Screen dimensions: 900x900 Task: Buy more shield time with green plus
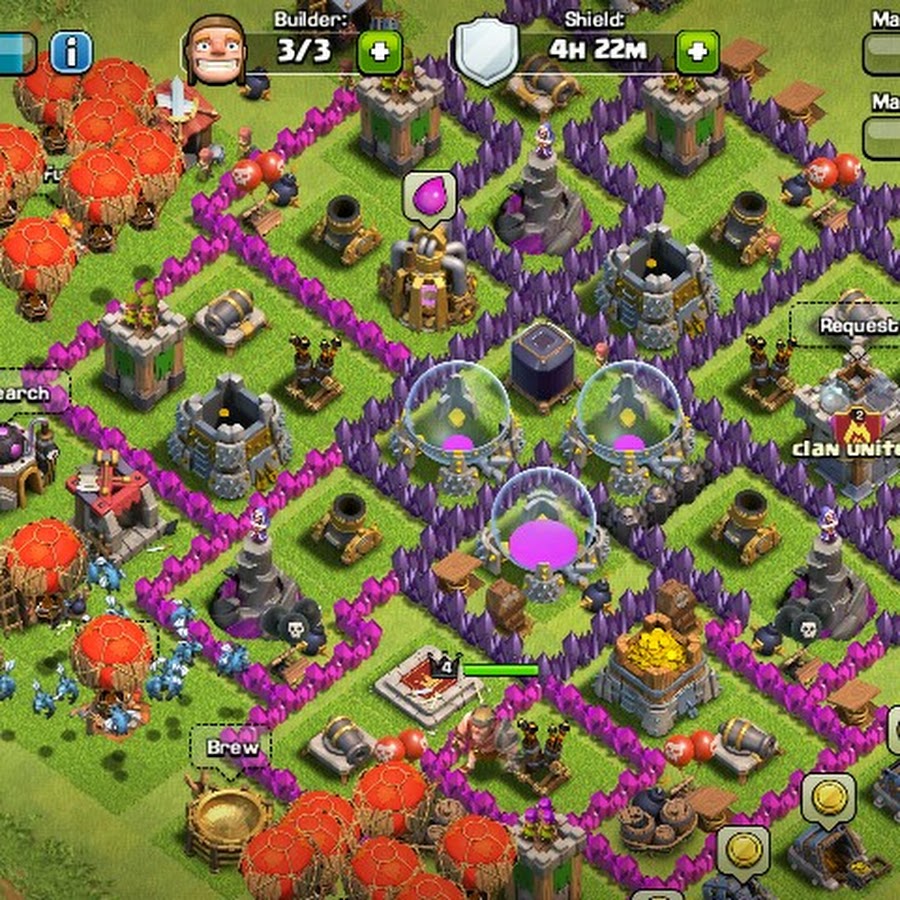point(697,51)
